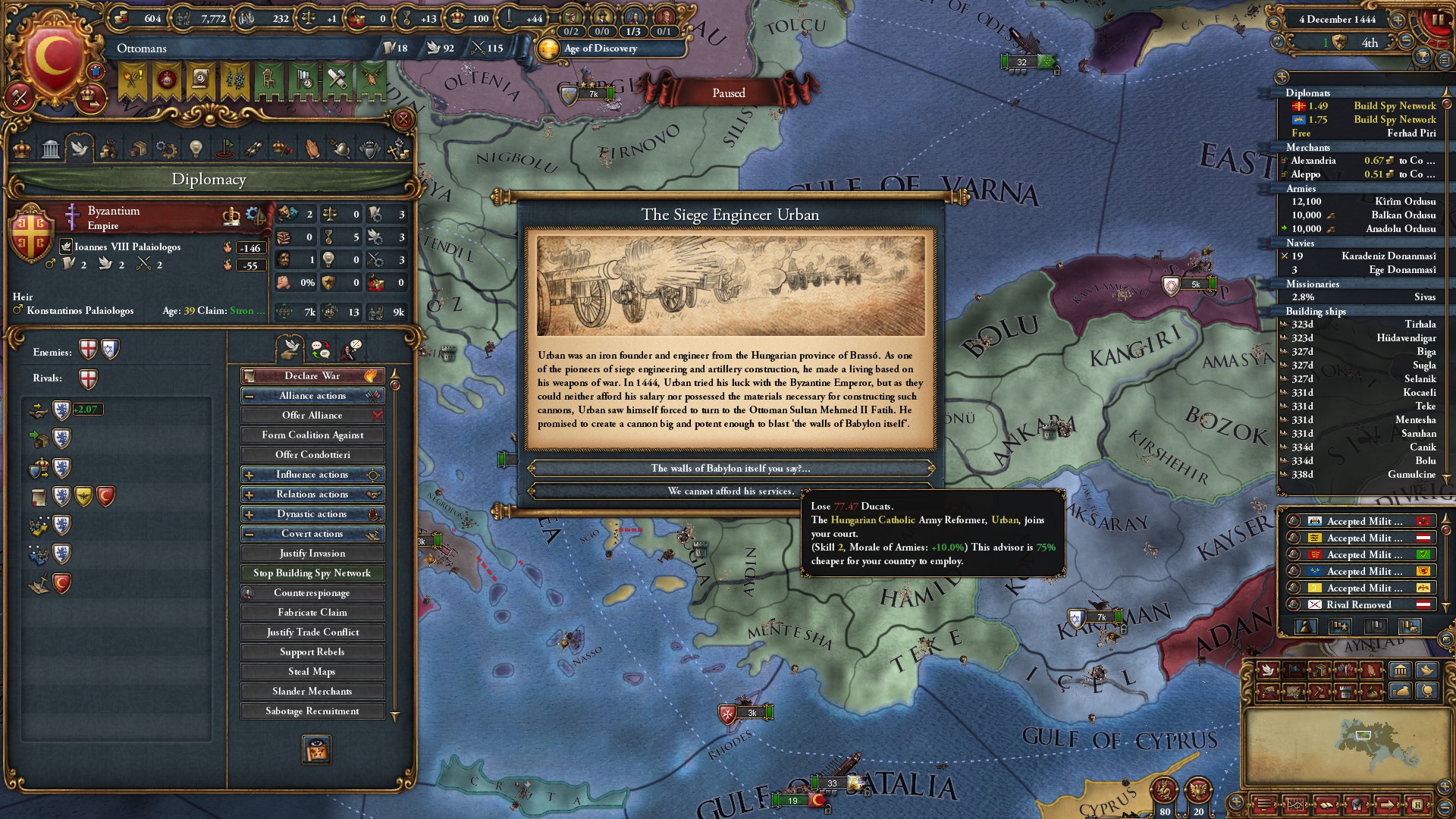Viewport: 1456px width, 819px height.
Task: Click the Rival Removed notification
Action: point(1358,604)
